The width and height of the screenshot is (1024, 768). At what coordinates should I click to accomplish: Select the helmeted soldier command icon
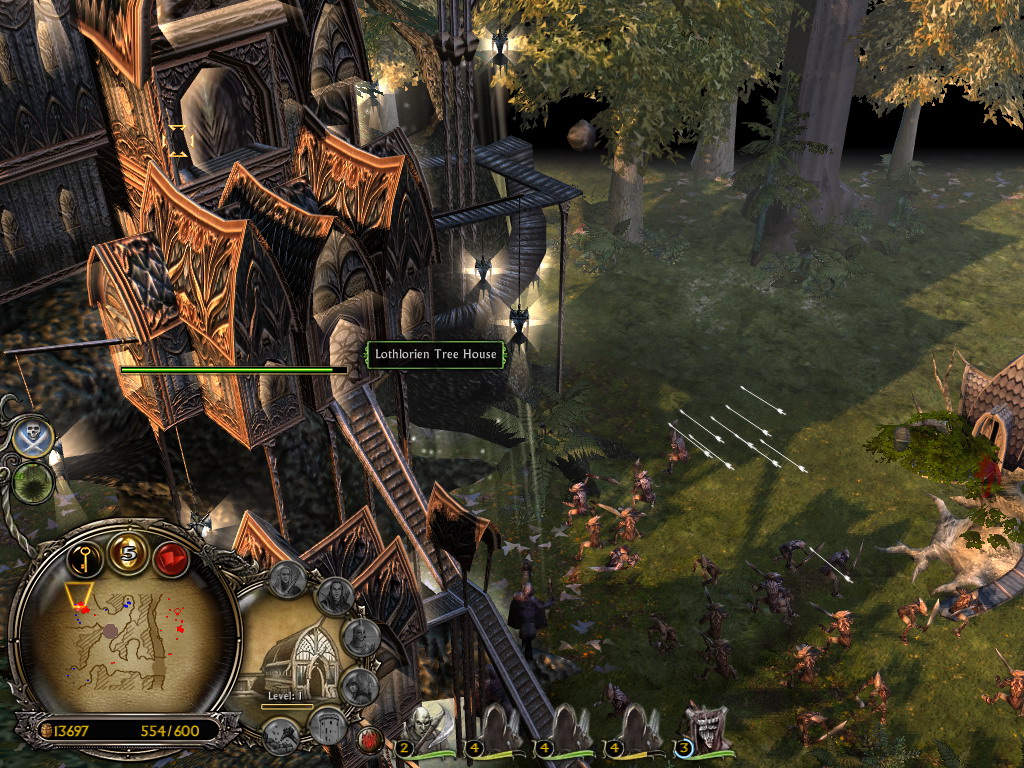click(360, 637)
